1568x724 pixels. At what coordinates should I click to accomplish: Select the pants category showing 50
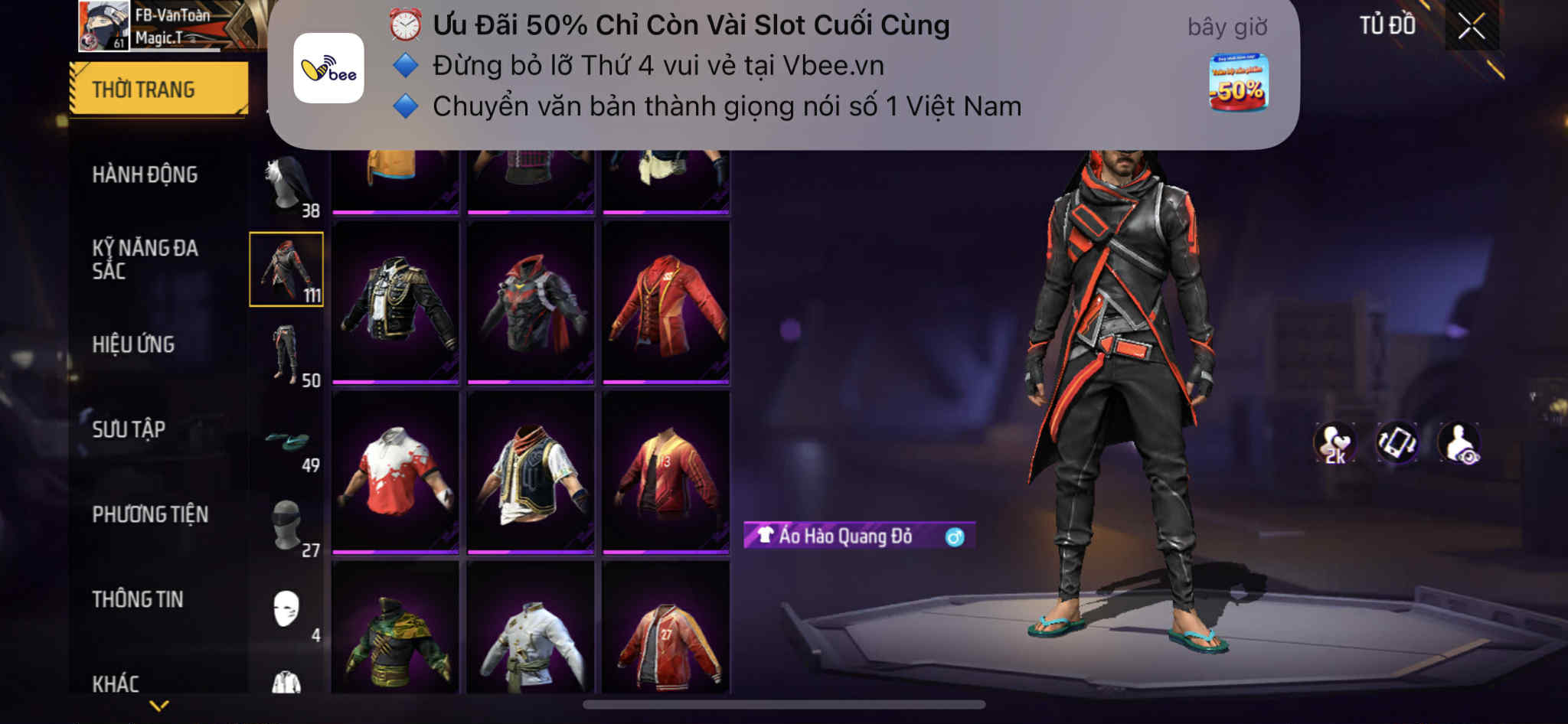click(x=288, y=355)
